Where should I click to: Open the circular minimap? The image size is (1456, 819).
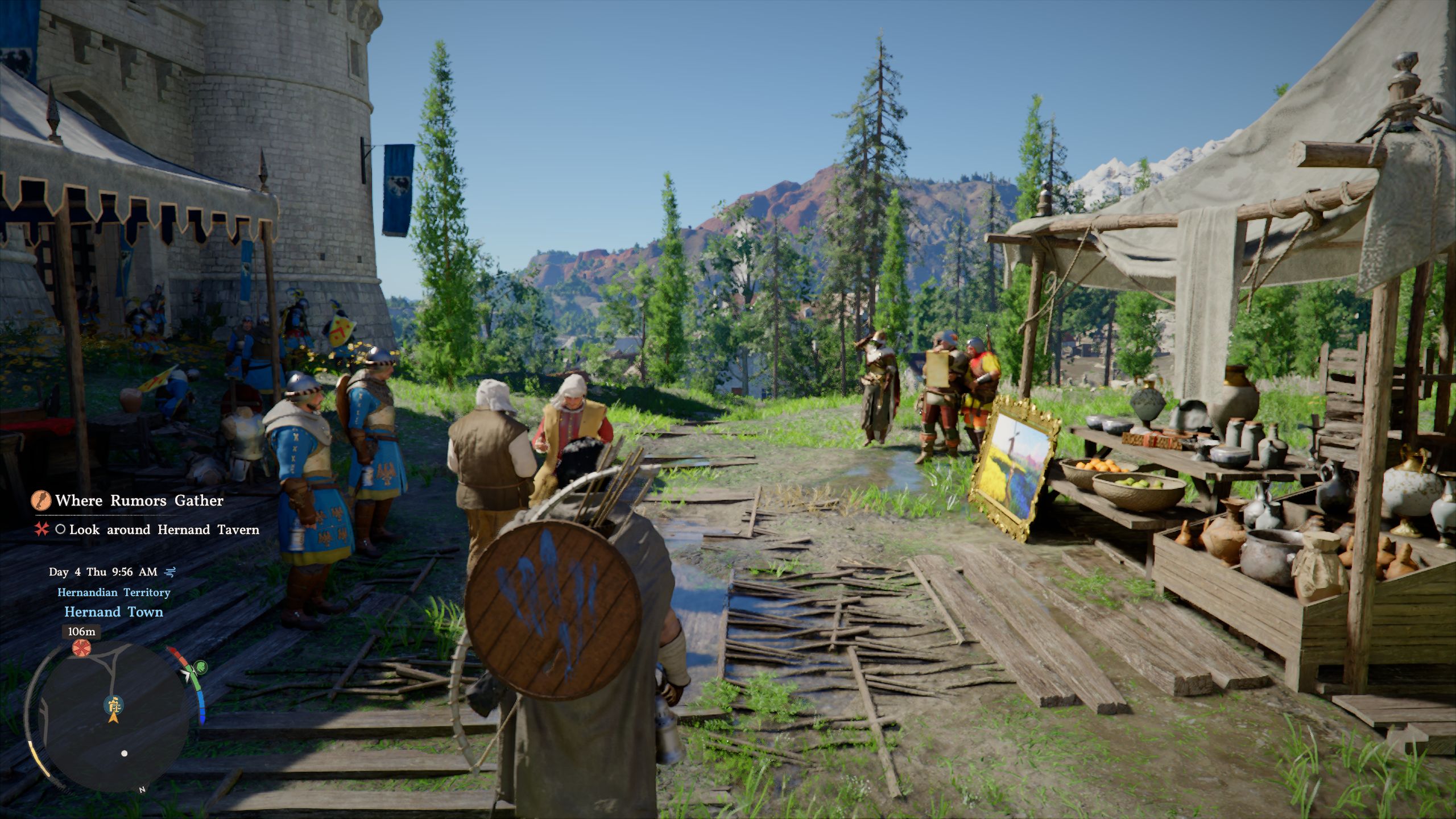click(108, 718)
